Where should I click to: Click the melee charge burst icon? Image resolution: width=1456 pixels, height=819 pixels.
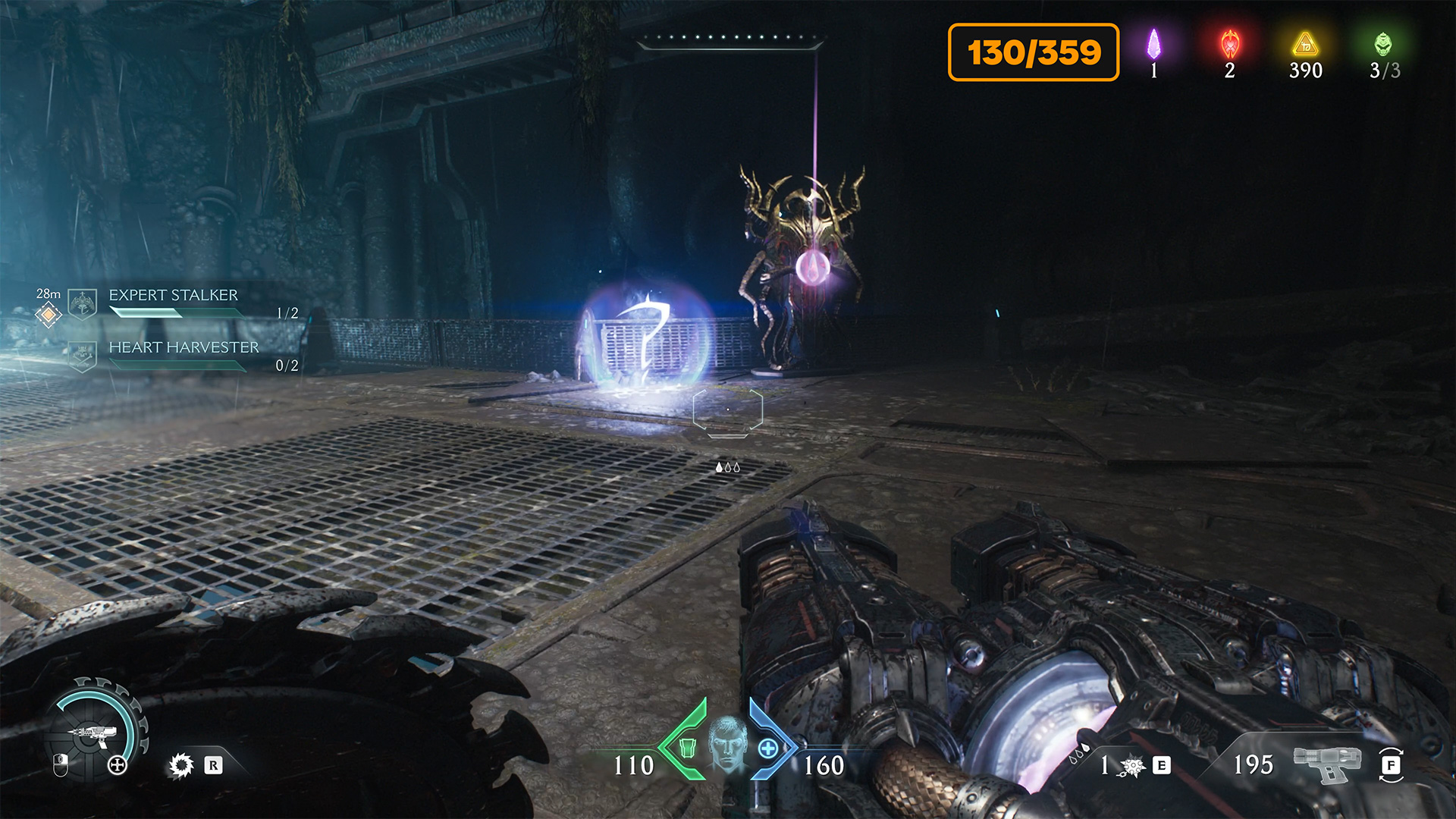pos(1133,766)
